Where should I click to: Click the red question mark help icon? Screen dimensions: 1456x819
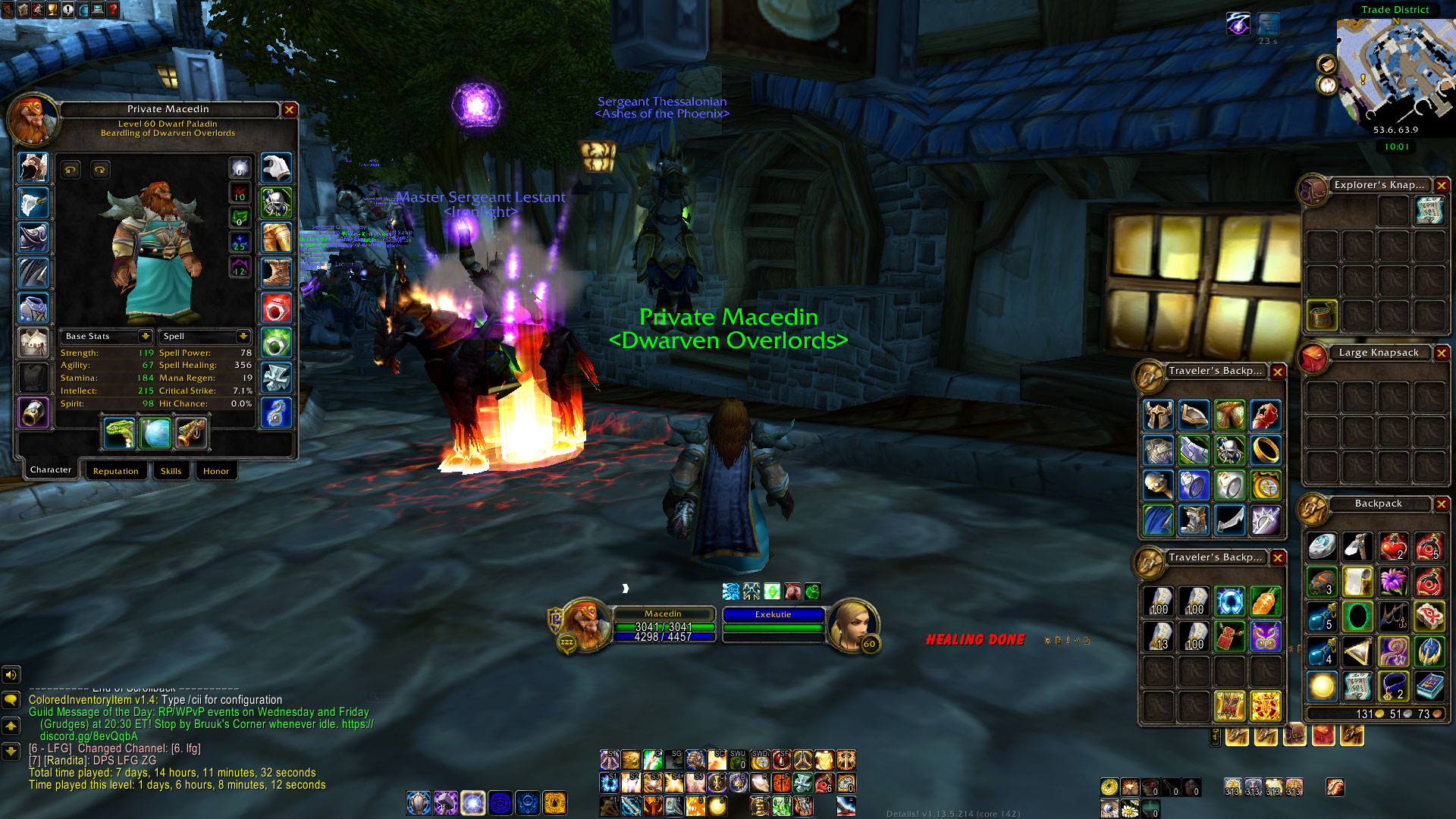pyautogui.click(x=113, y=10)
